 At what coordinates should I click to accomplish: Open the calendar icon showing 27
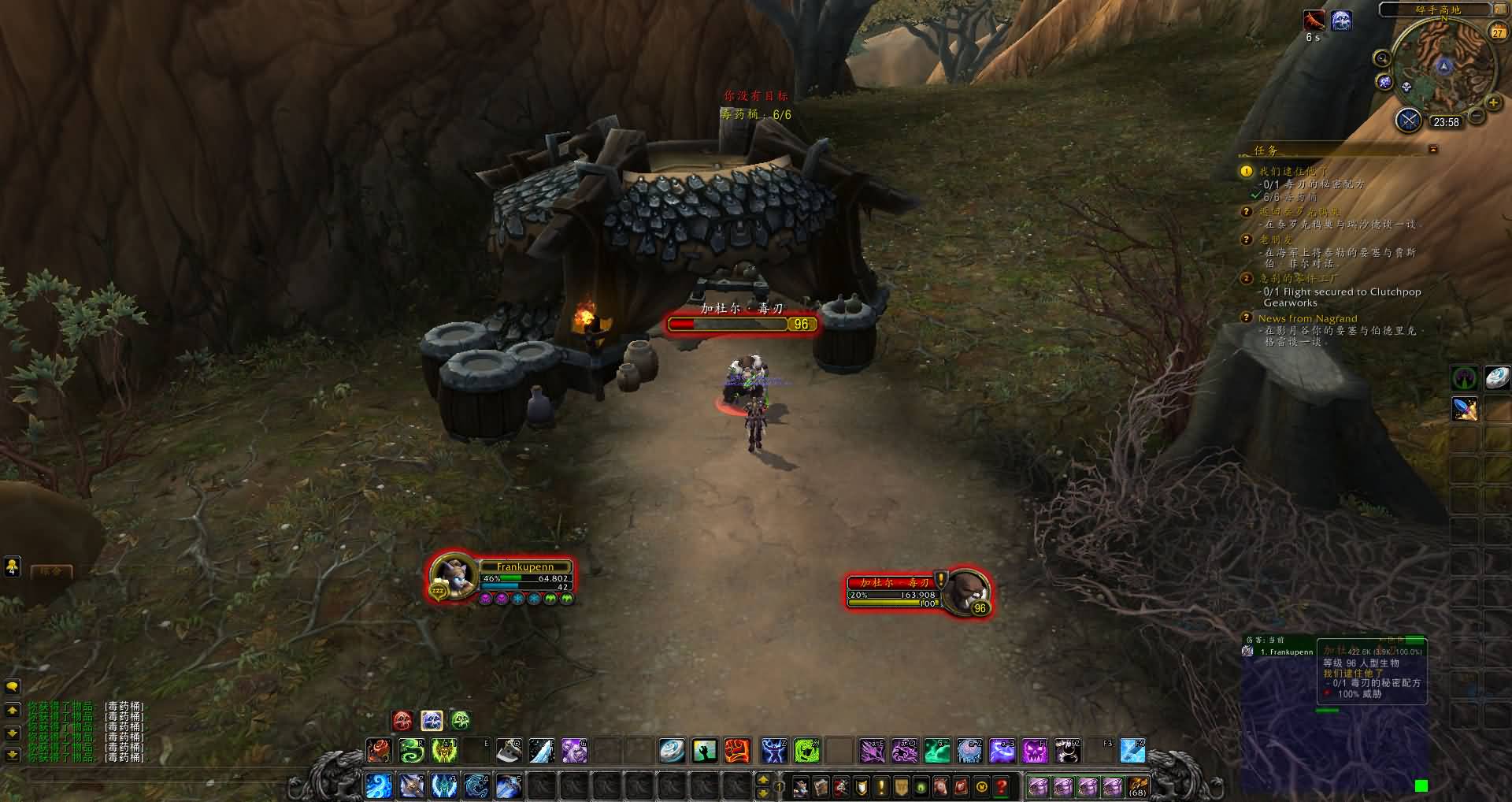click(x=1497, y=32)
